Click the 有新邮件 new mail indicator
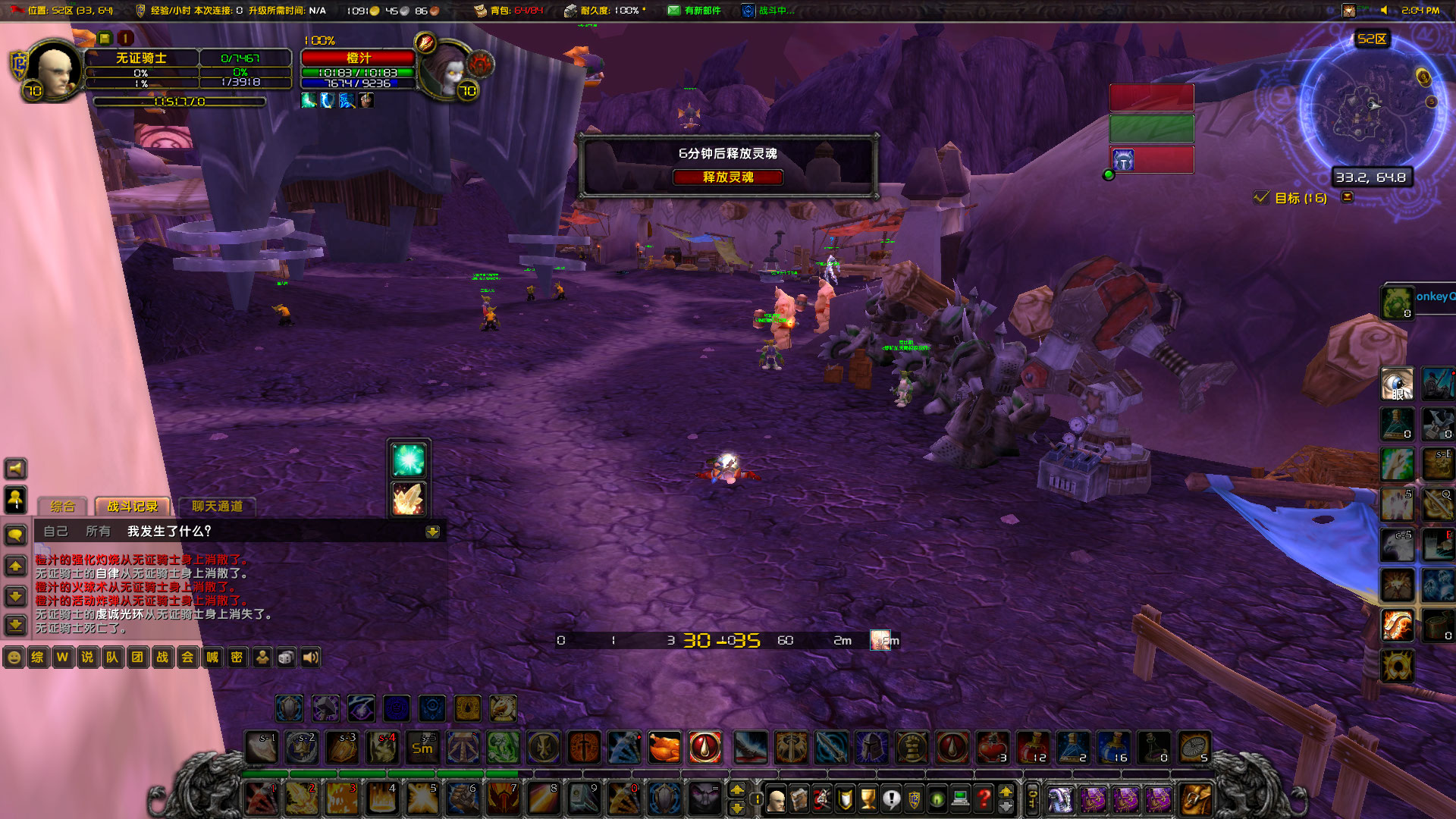Viewport: 1456px width, 819px height. [x=694, y=11]
